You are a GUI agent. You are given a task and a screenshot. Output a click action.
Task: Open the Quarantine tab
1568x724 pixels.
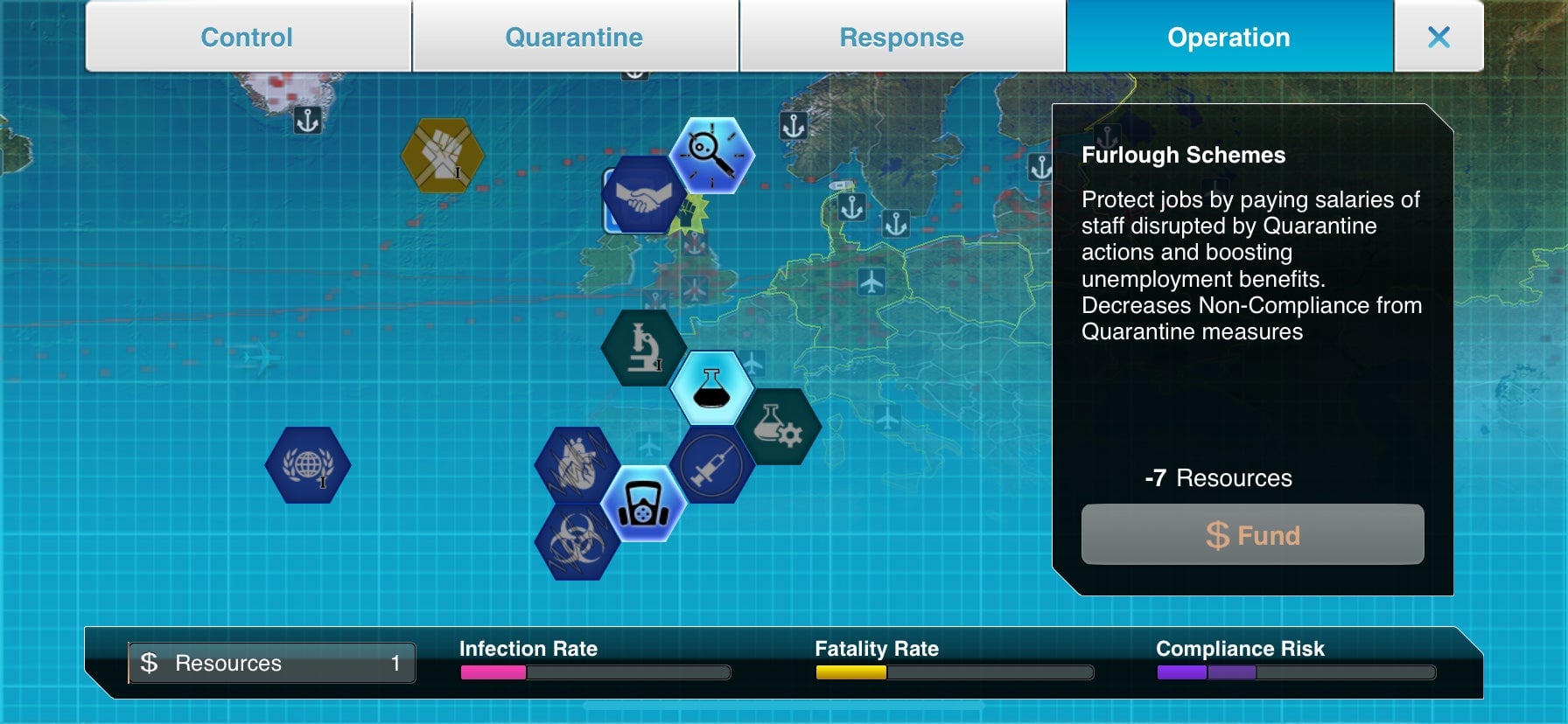(x=574, y=37)
